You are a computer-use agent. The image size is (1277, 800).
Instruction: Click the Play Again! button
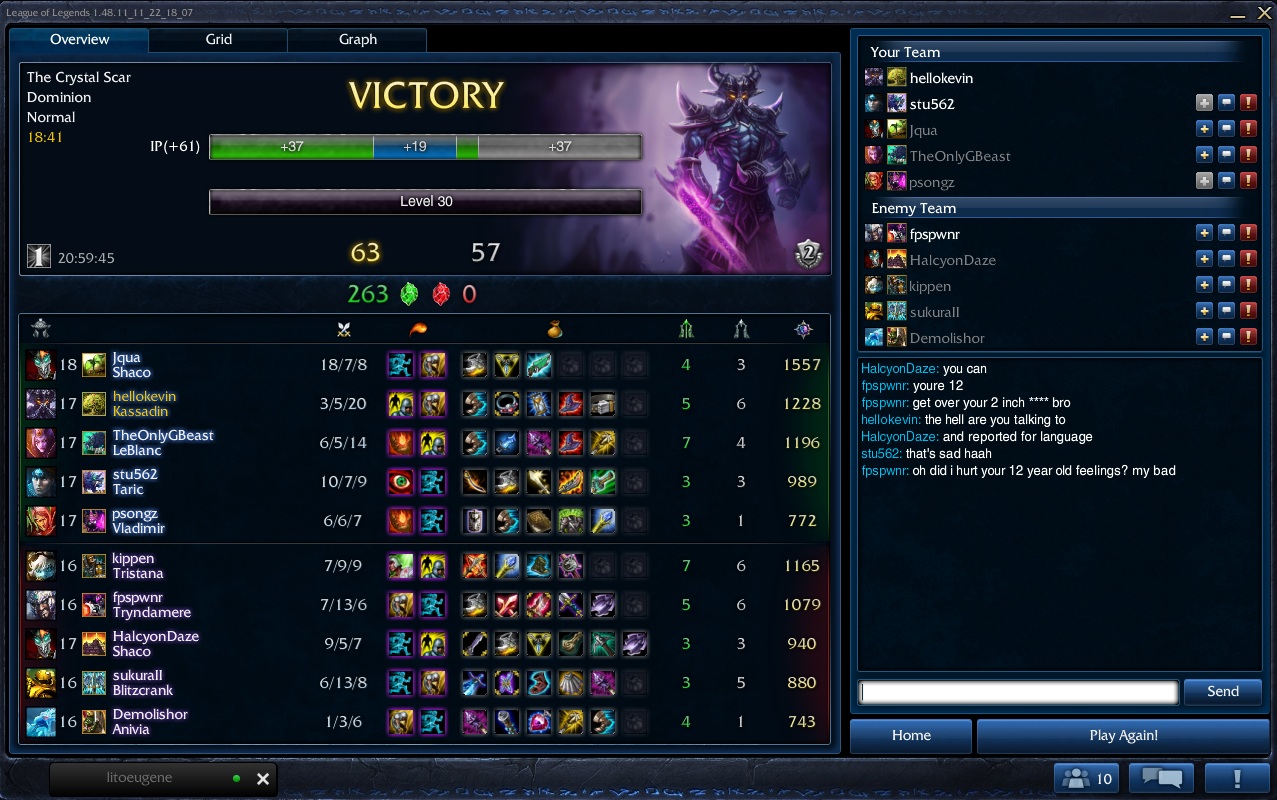pos(1123,736)
